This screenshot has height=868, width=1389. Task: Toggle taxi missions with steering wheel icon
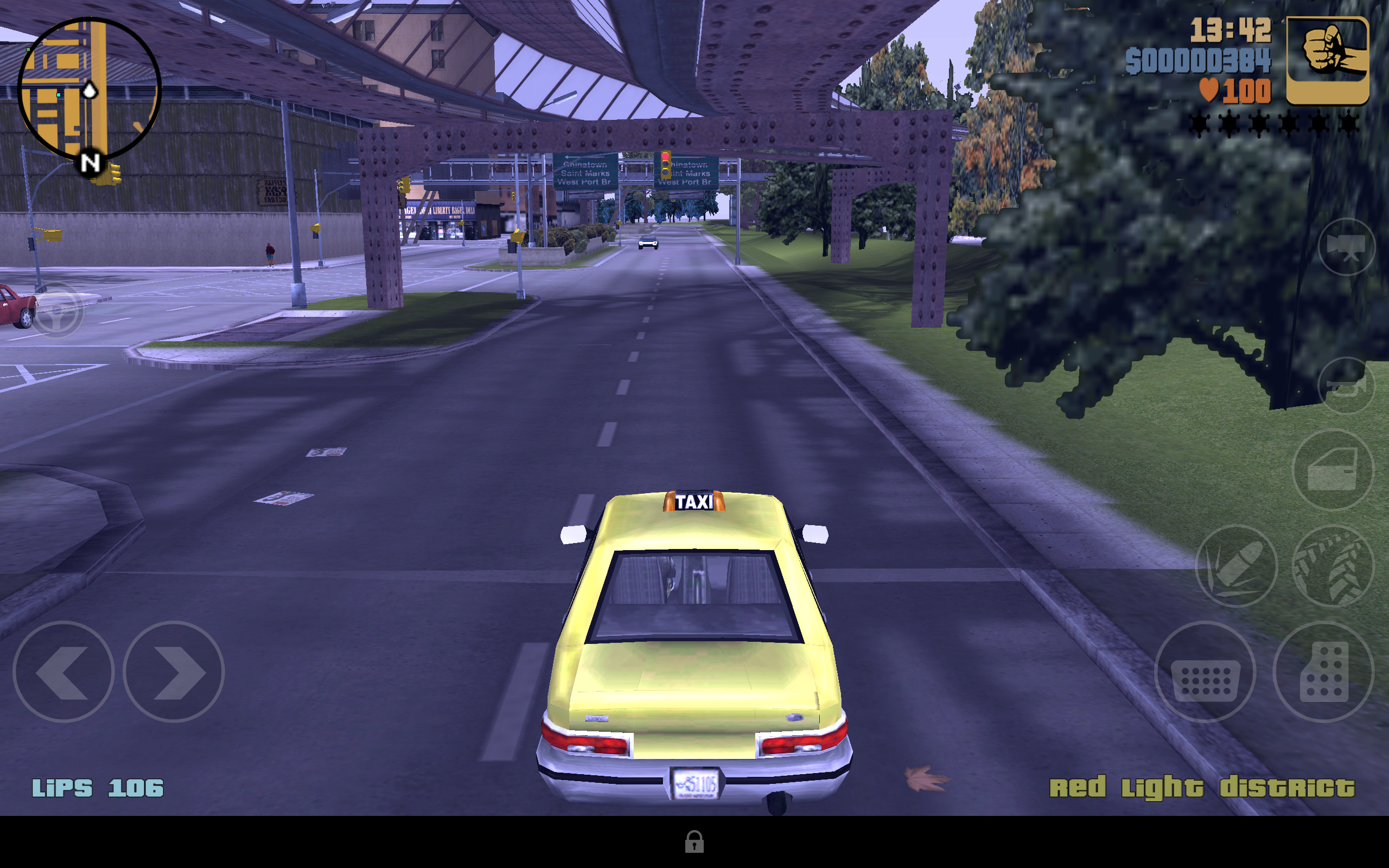[x=56, y=310]
